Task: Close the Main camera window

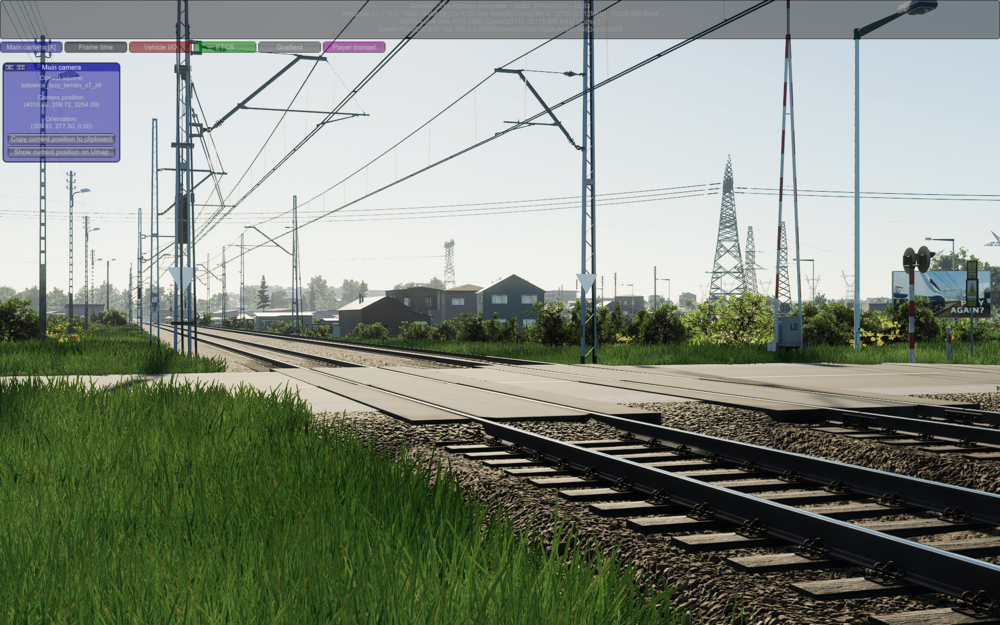Action: (x=9, y=67)
